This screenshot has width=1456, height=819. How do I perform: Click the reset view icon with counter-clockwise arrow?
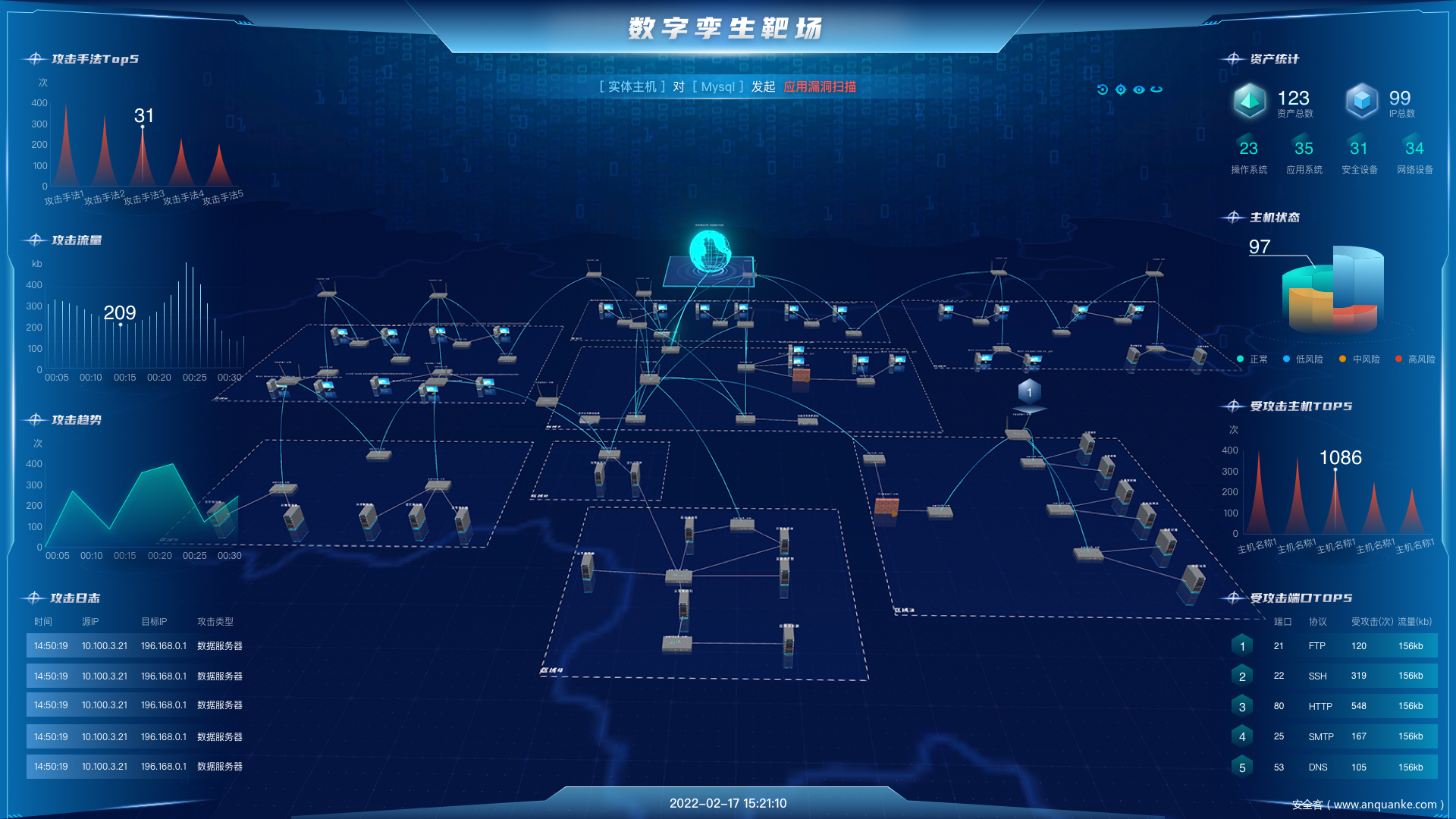click(x=1103, y=89)
